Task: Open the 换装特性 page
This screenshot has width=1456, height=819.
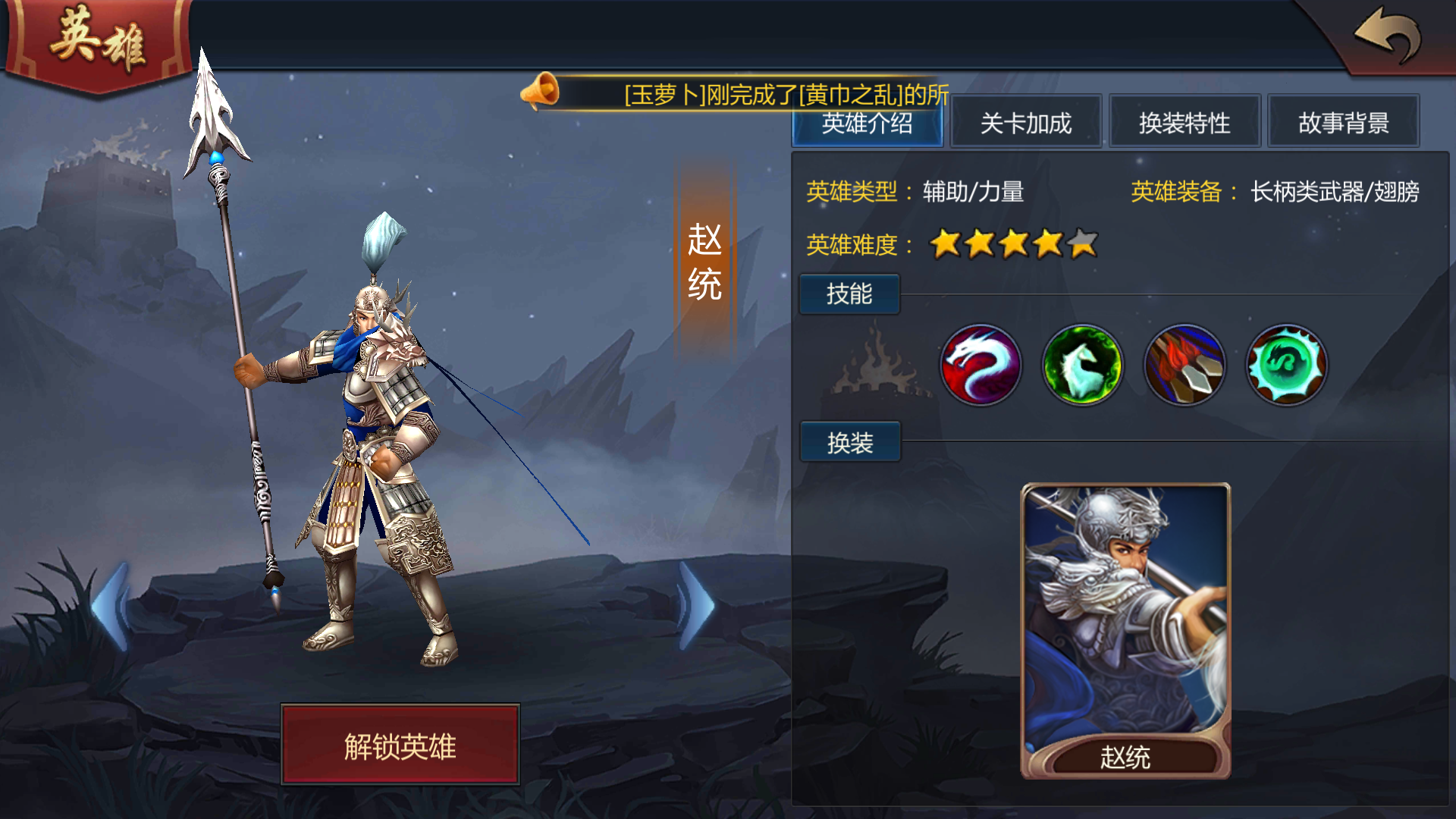Action: (1185, 123)
